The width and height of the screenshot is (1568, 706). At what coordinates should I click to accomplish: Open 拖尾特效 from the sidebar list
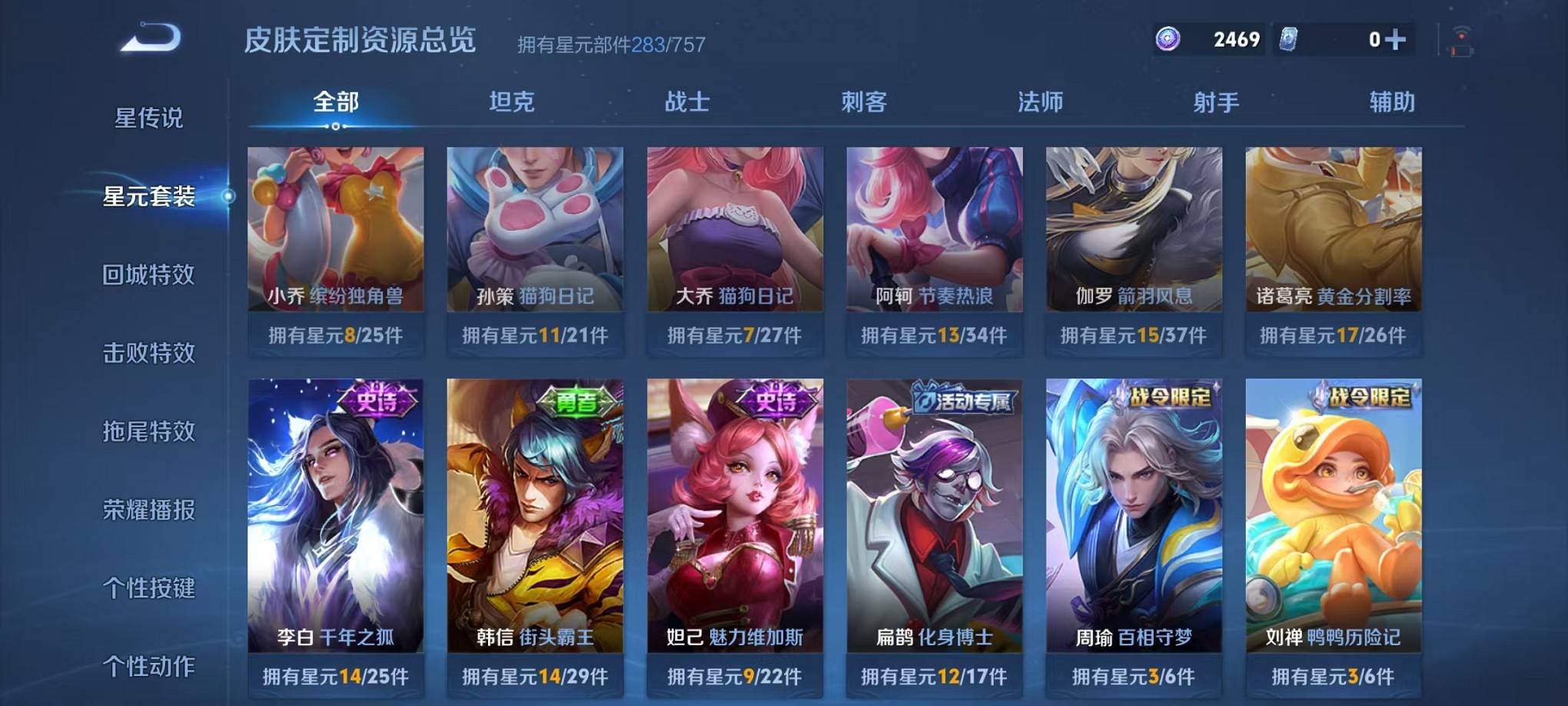(x=148, y=432)
